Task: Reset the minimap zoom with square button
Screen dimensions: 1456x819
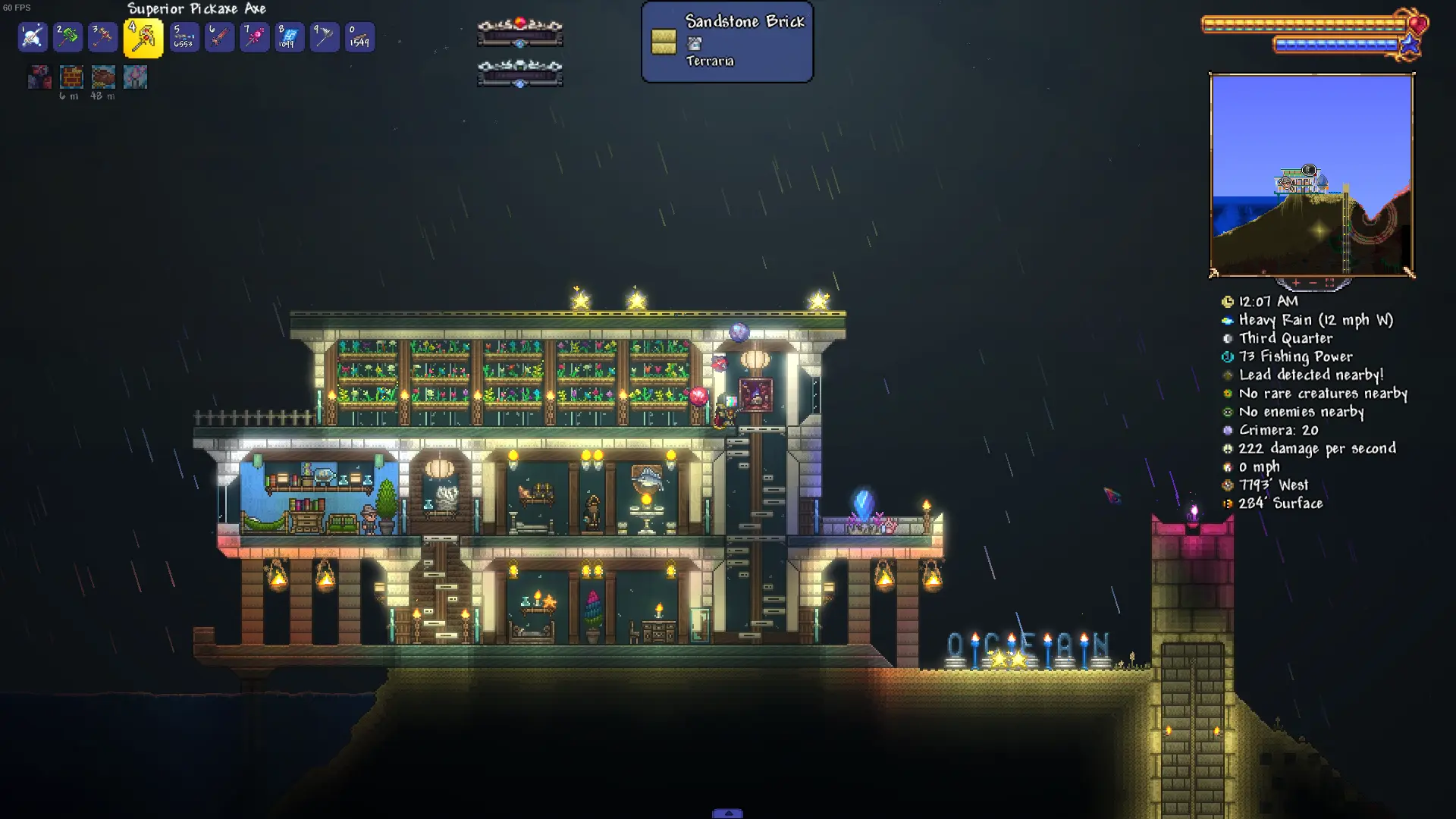Action: coord(1329,283)
